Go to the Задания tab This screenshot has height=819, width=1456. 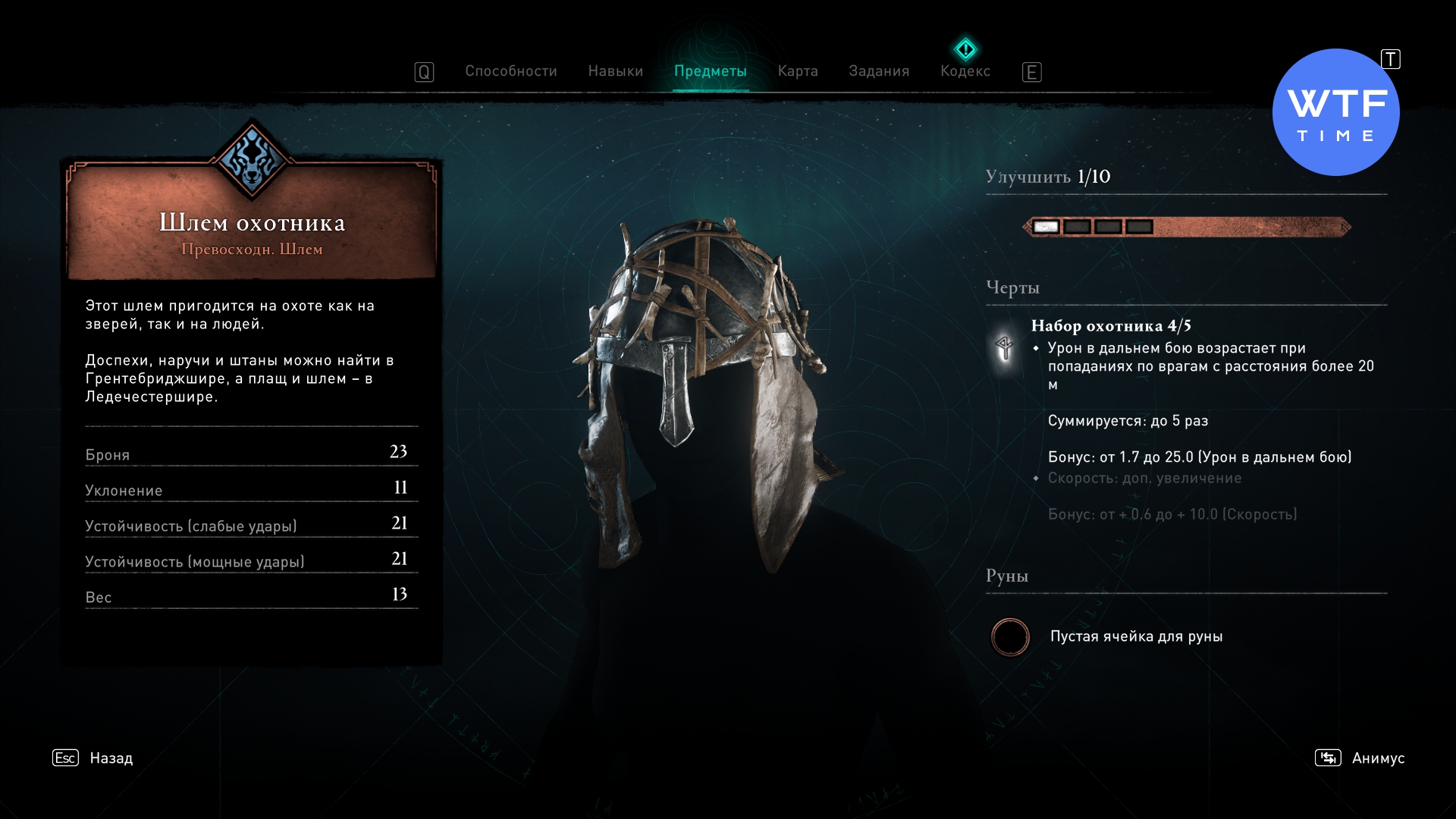pyautogui.click(x=878, y=71)
